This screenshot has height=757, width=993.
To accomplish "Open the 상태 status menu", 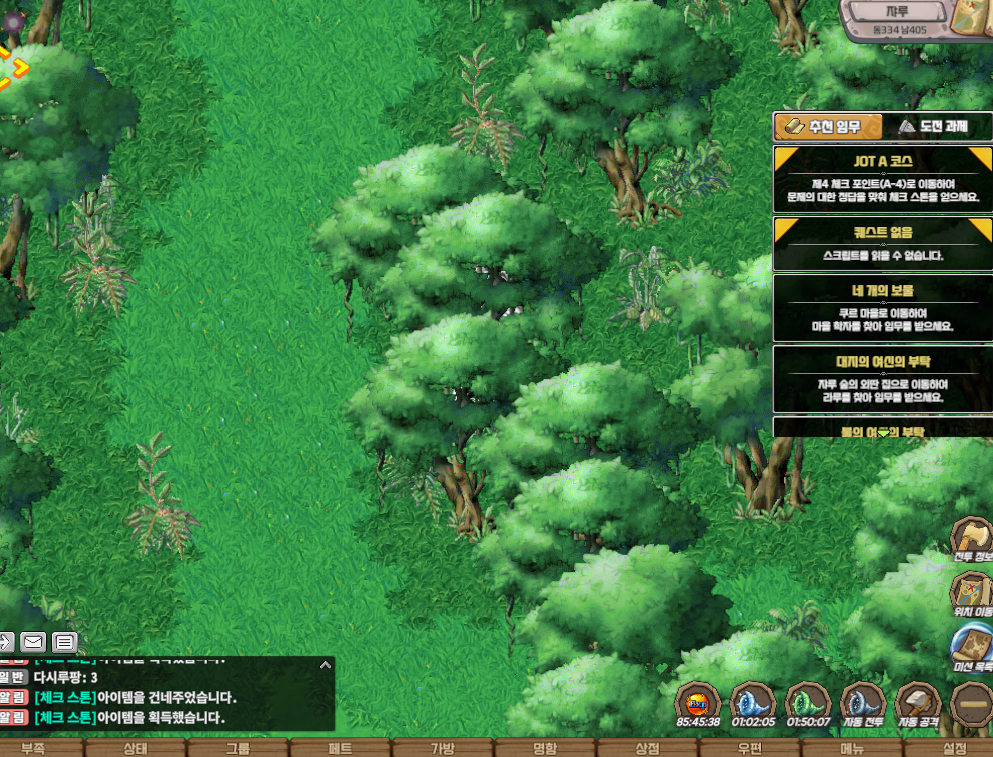I will click(x=135, y=748).
